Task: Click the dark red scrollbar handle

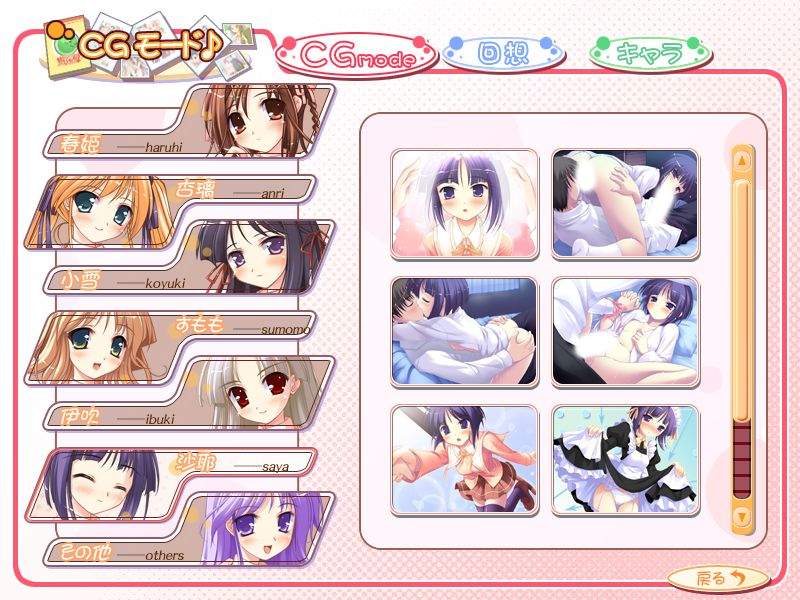Action: [742, 456]
